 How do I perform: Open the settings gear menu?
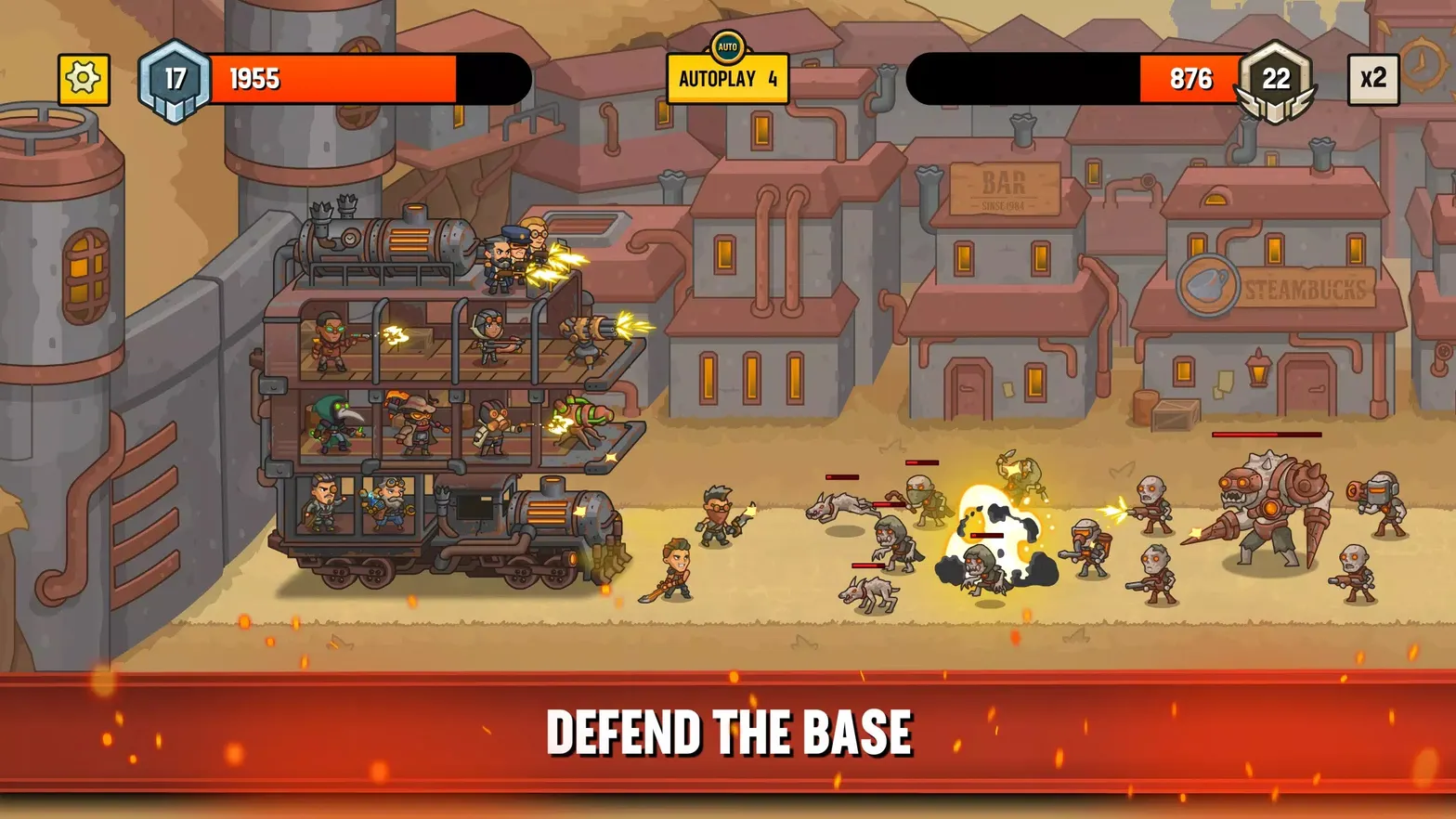pyautogui.click(x=82, y=78)
